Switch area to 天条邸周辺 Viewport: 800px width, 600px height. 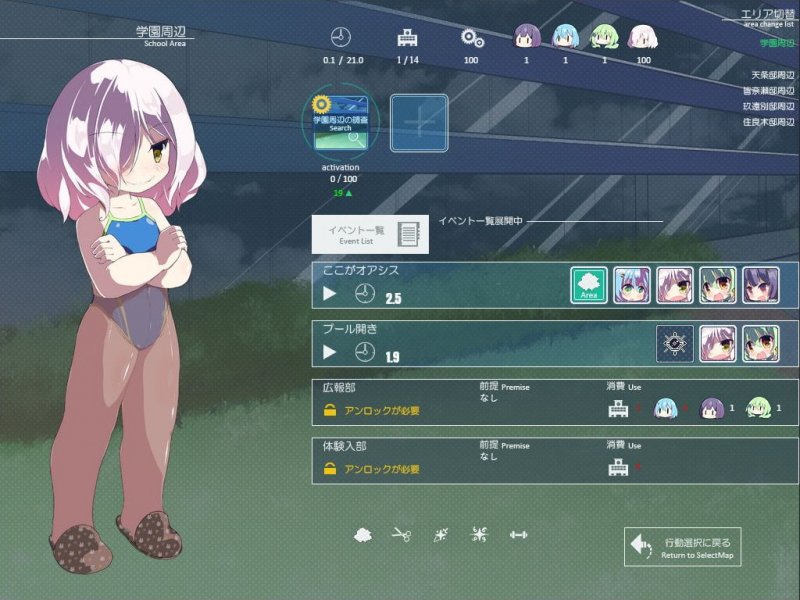[773, 75]
